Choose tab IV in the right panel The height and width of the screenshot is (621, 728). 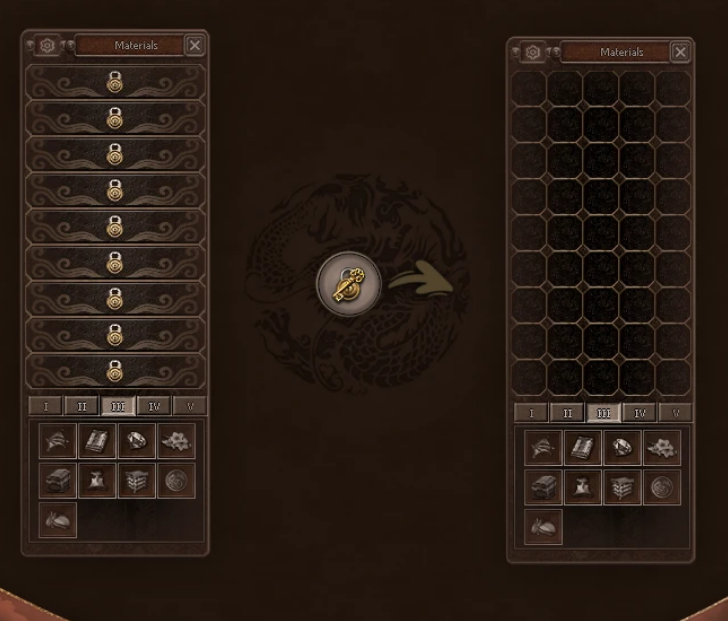pos(639,413)
